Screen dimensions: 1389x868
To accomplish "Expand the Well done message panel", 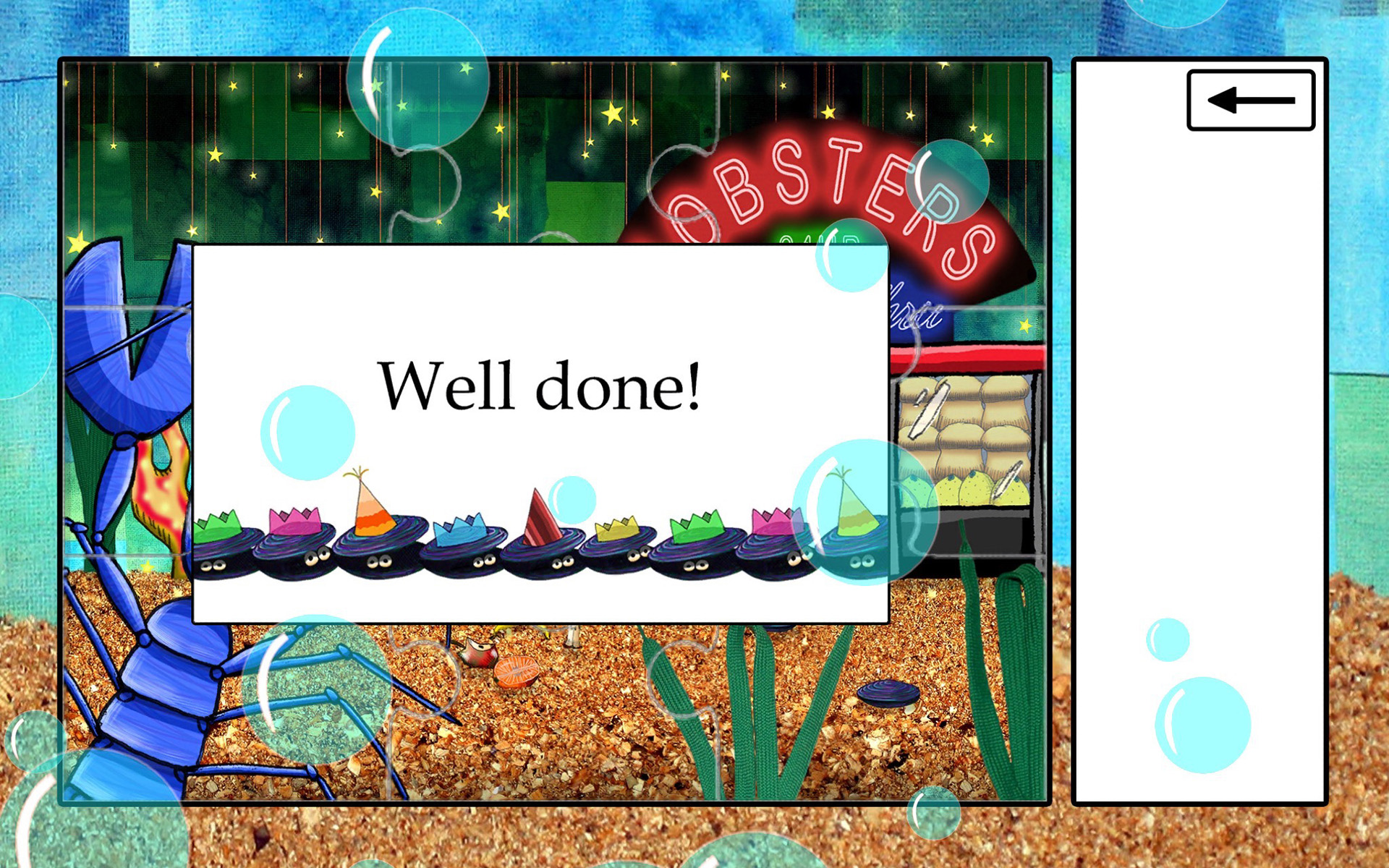I will coord(539,434).
